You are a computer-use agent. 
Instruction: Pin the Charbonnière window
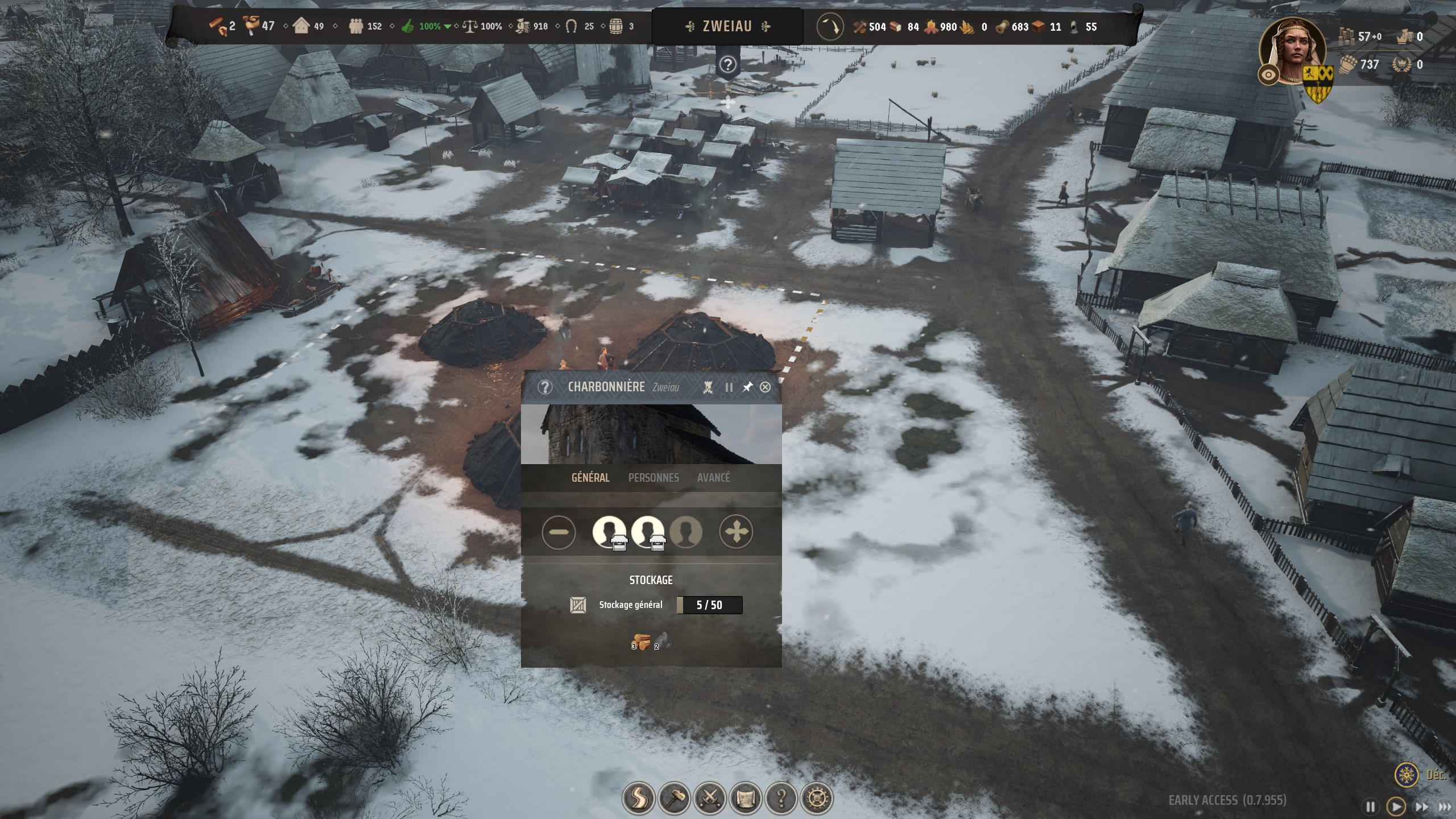(x=747, y=387)
